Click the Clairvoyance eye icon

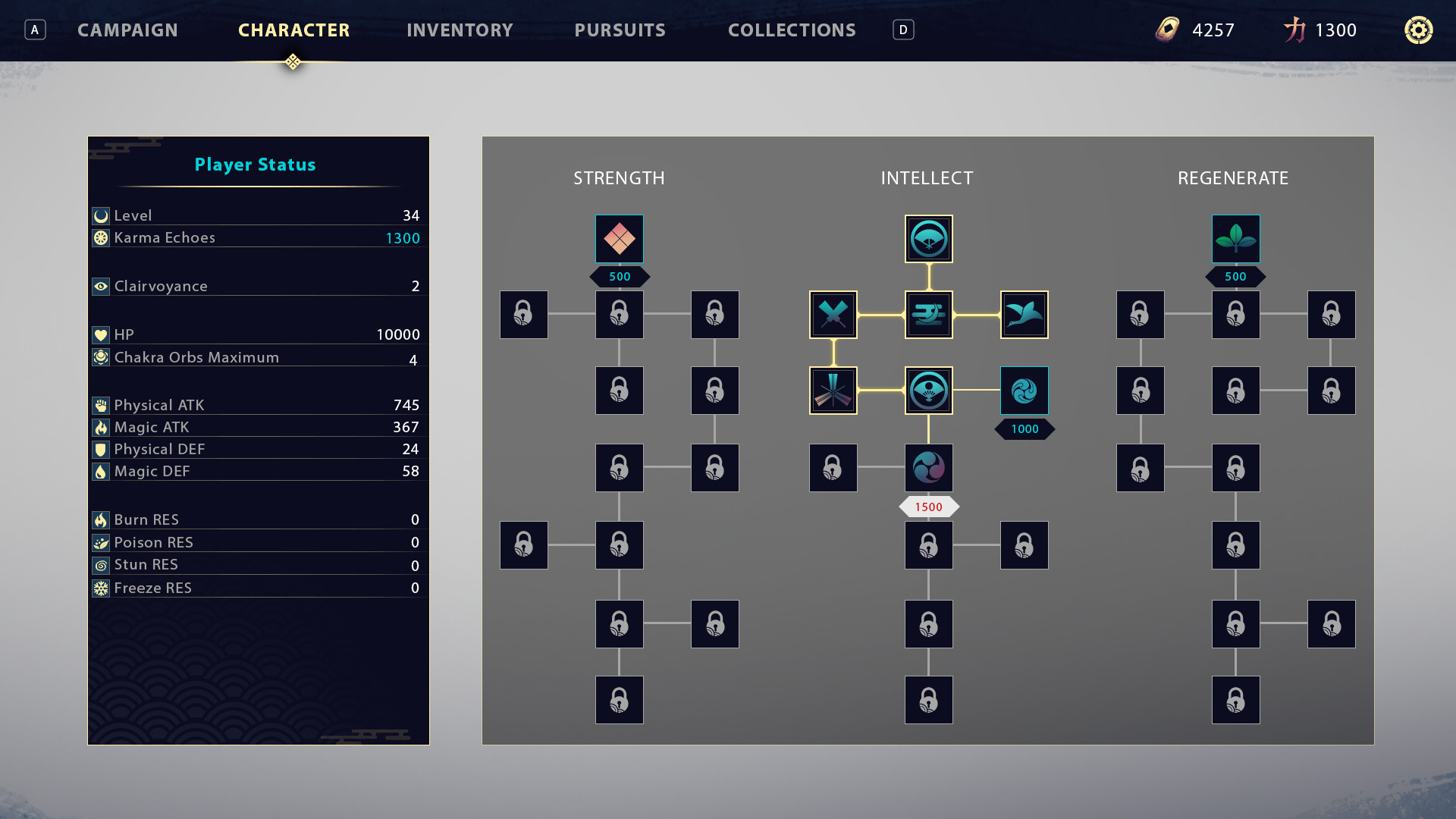click(101, 286)
